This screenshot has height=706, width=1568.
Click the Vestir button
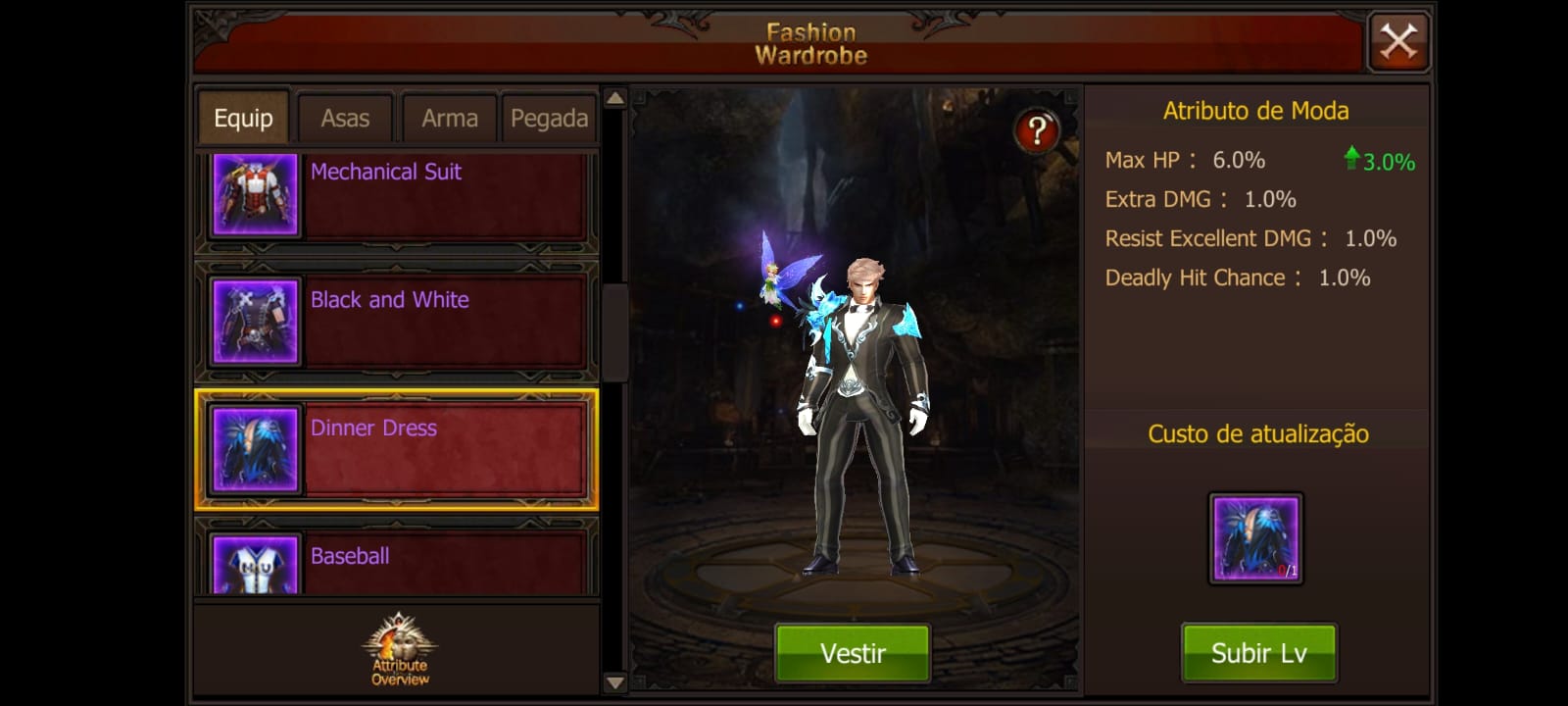(853, 653)
